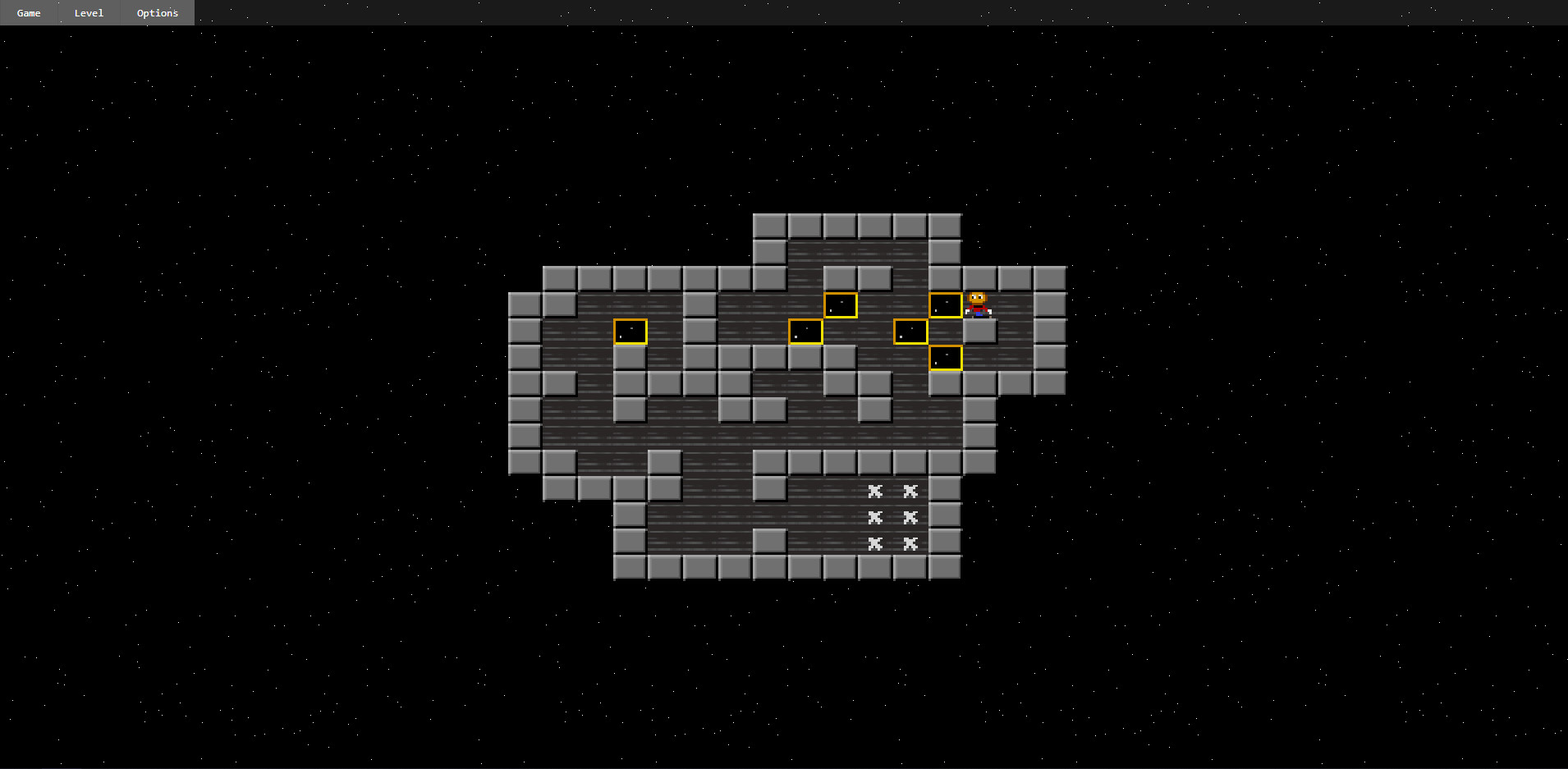Open the Options menu
Image resolution: width=1568 pixels, height=769 pixels.
pyautogui.click(x=157, y=12)
